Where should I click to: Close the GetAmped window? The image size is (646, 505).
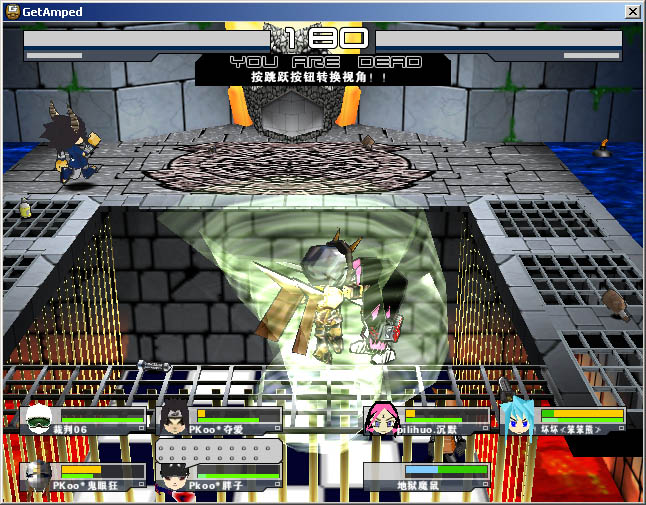[x=632, y=11]
